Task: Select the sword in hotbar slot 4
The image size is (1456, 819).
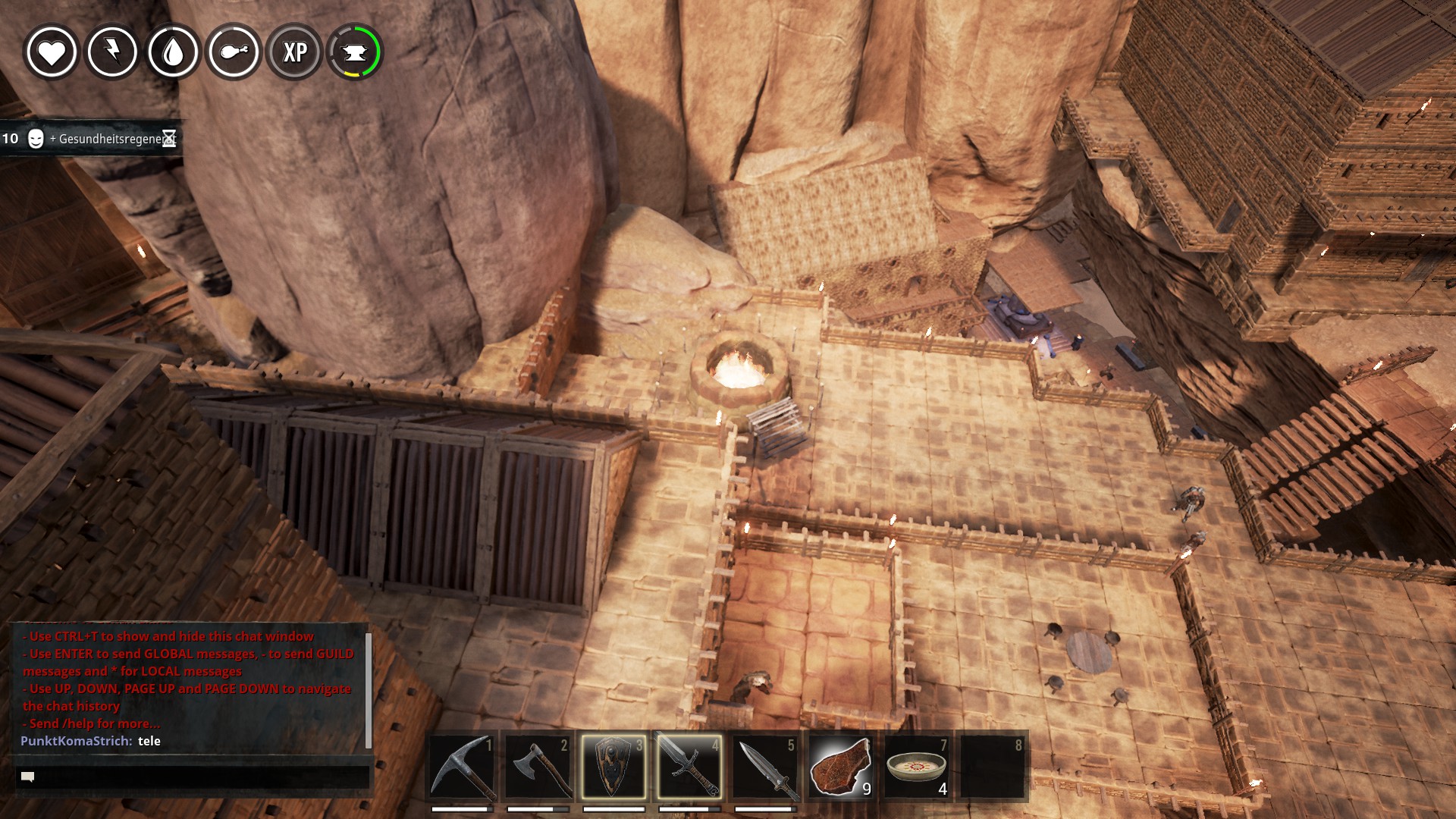Action: (x=689, y=767)
